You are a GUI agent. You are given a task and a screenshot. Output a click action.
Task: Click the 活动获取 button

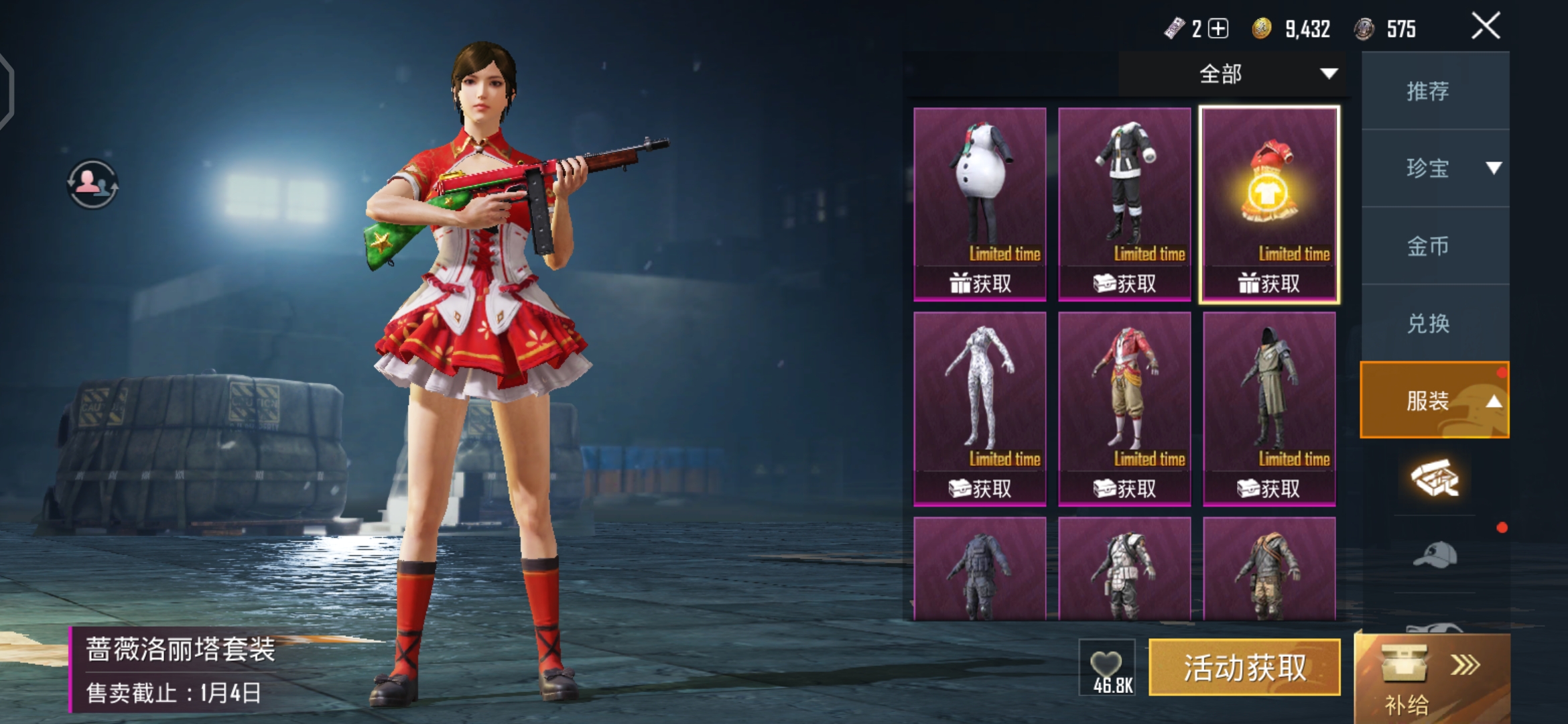point(1244,668)
